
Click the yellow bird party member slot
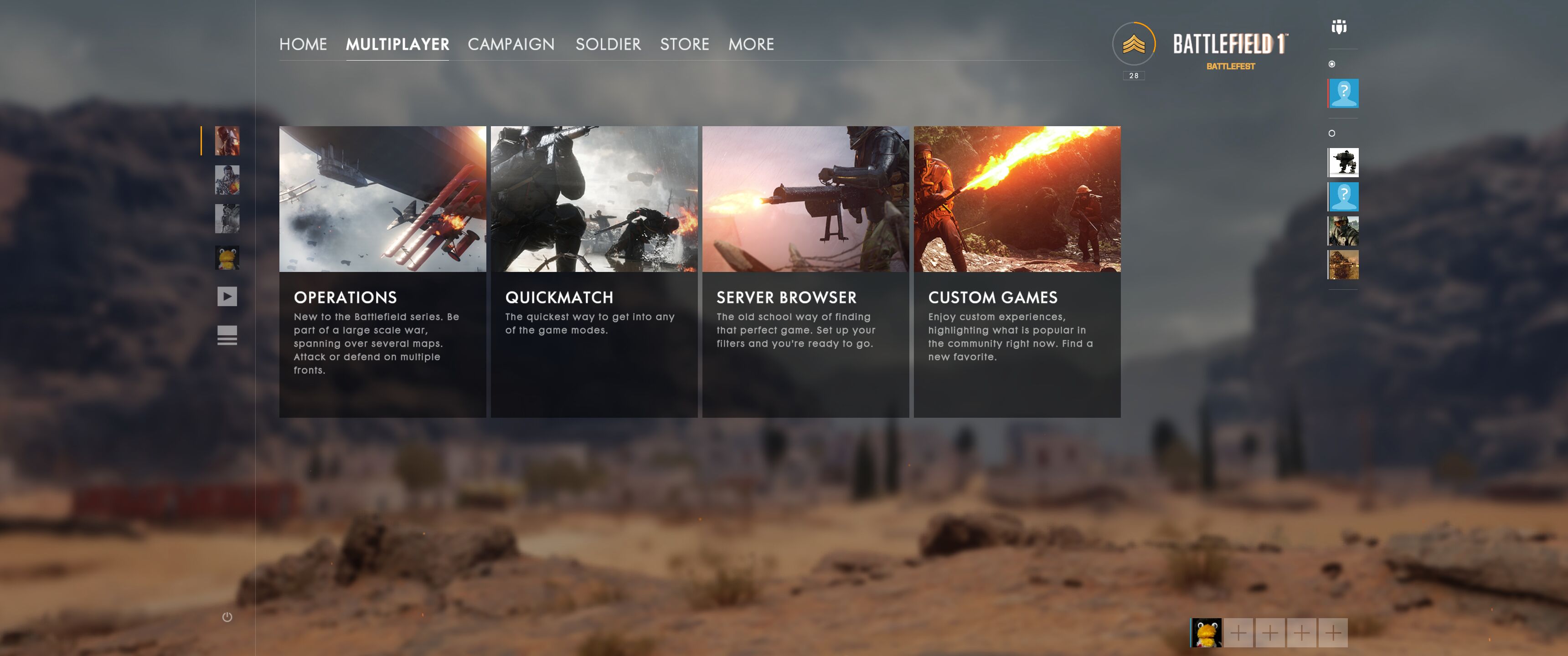pyautogui.click(x=1206, y=633)
